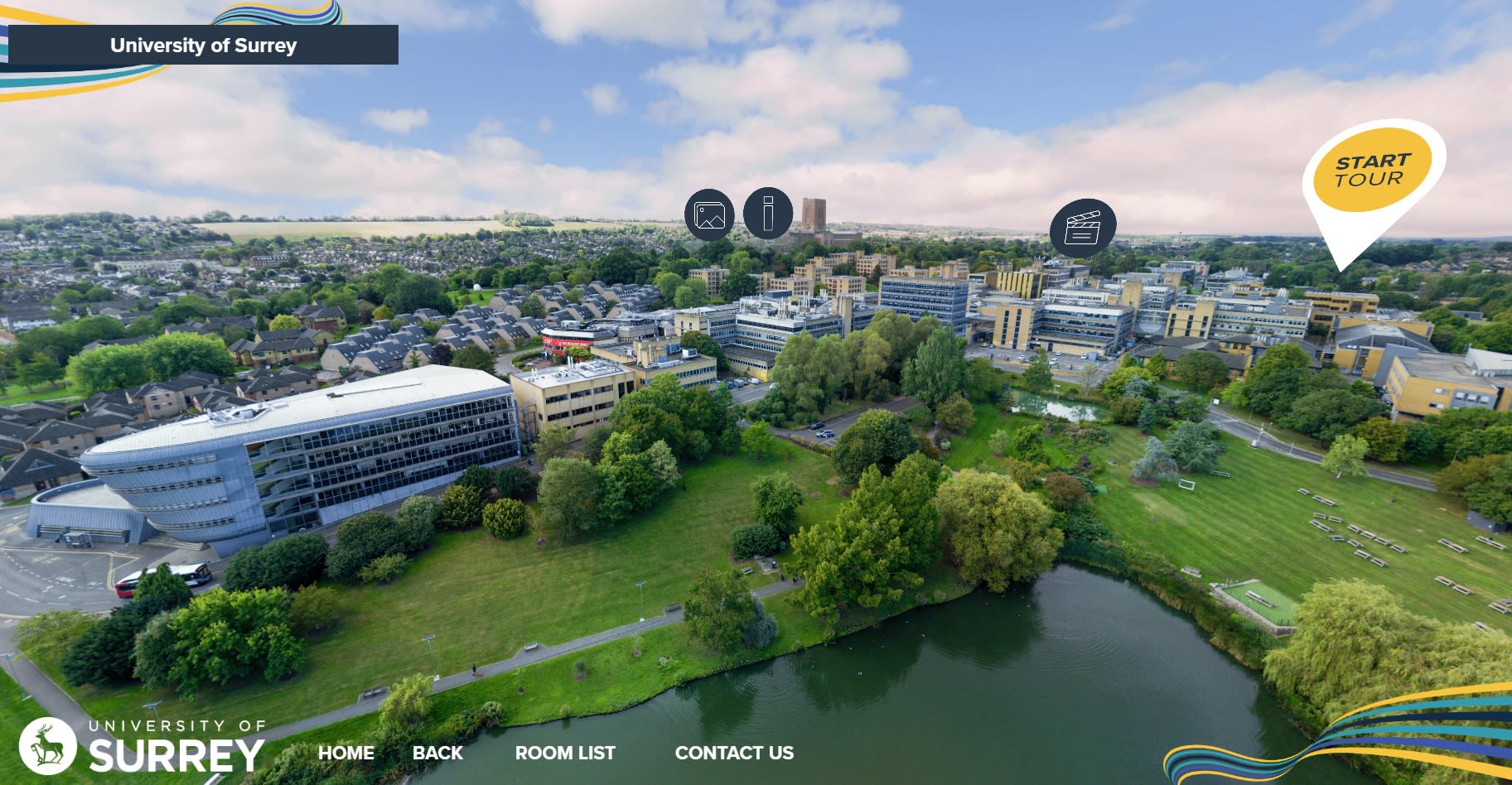This screenshot has height=785, width=1512.
Task: Open the ROOM LIST page
Action: 565,754
